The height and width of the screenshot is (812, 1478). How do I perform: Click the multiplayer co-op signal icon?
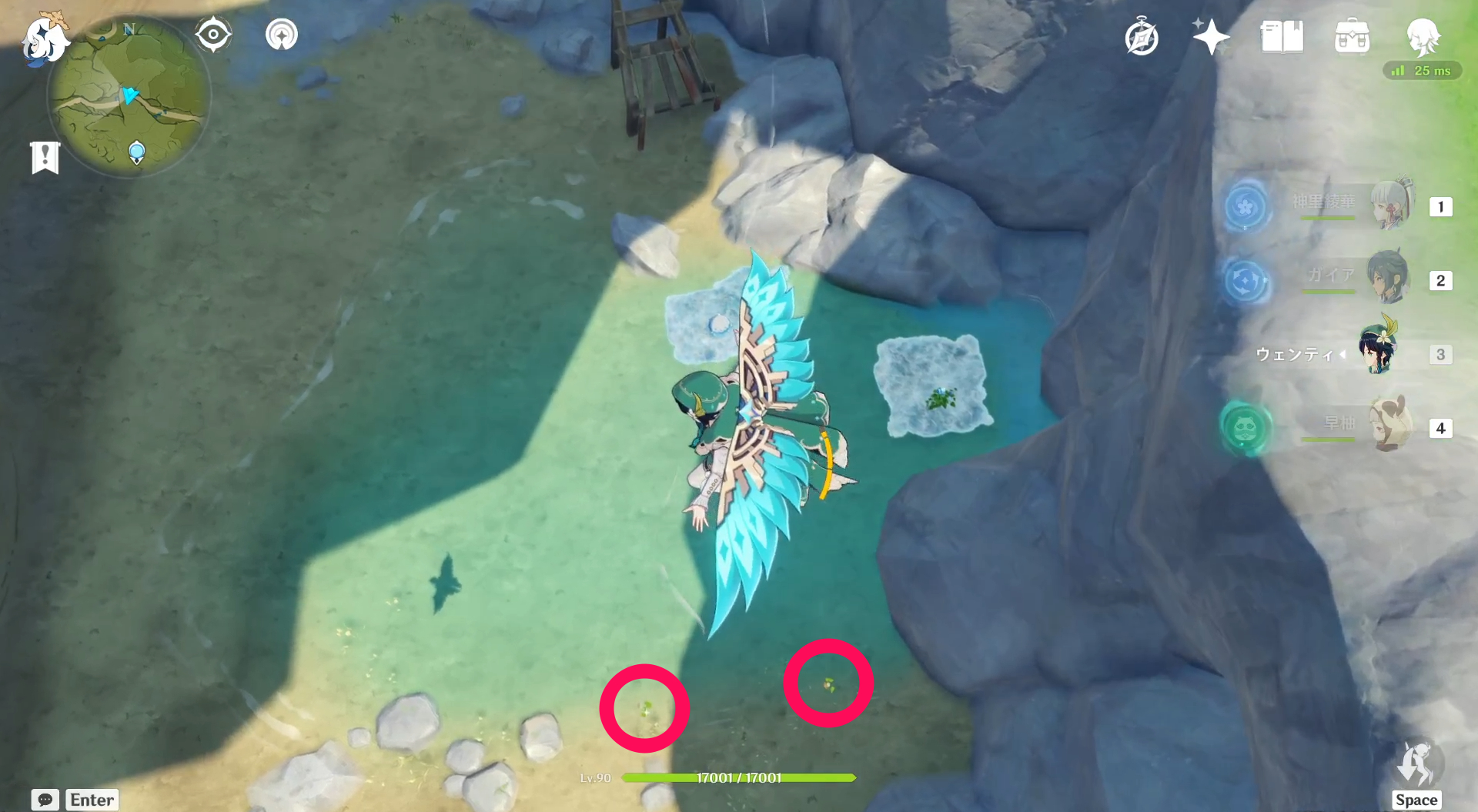pyautogui.click(x=280, y=34)
